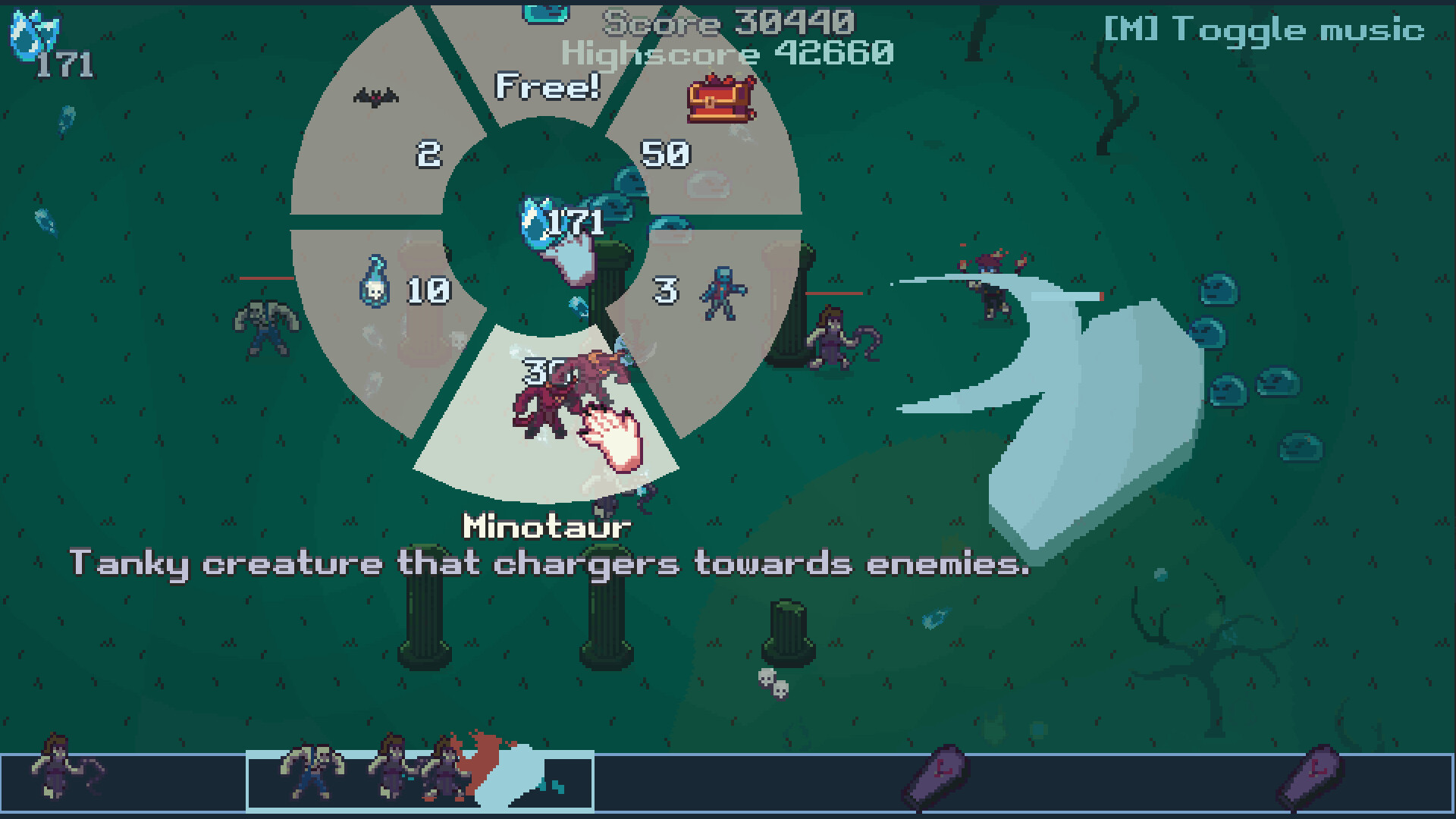This screenshot has height=819, width=1456.
Task: Click the highlighted hotbar unit selection box
Action: tap(419, 781)
